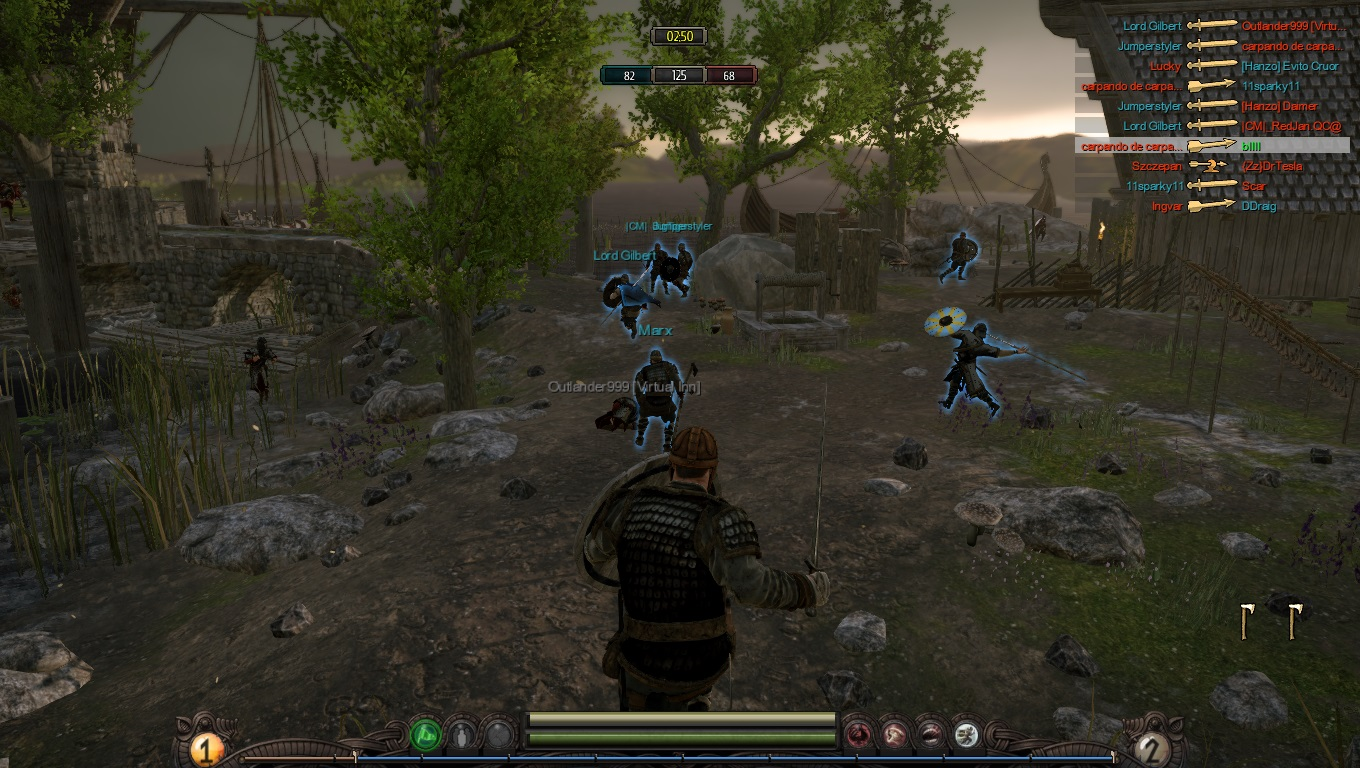
Task: Select the highlighted bIIII kill feed row
Action: [1212, 146]
